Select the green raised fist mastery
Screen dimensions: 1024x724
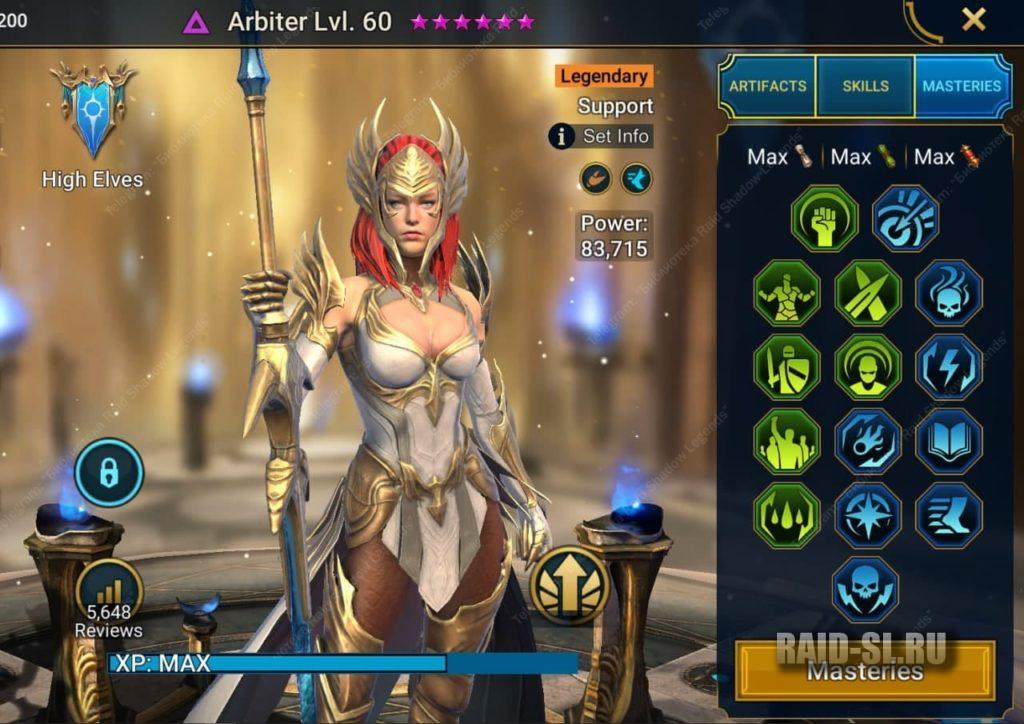coord(824,218)
